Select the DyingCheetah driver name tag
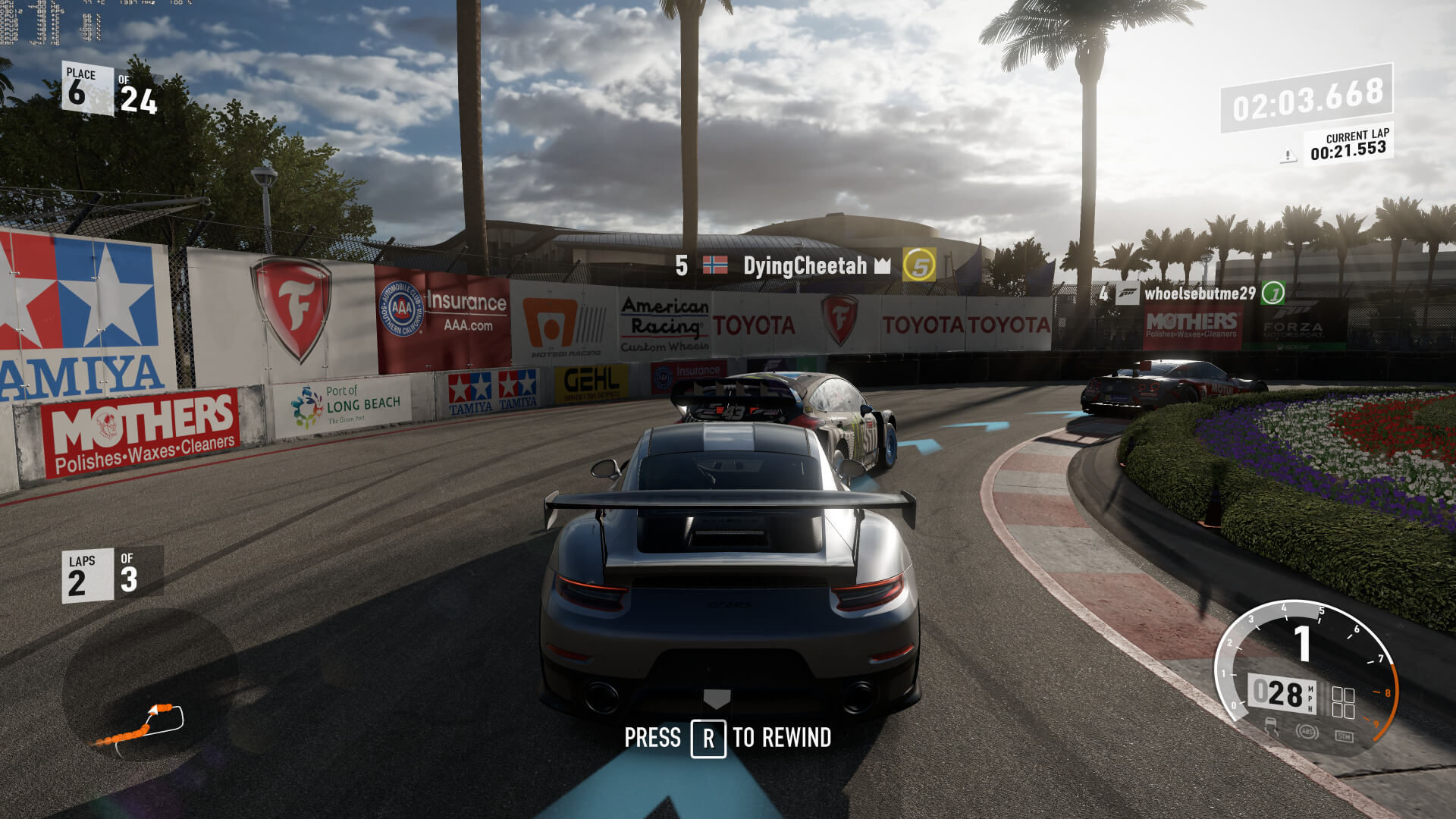Viewport: 1456px width, 819px height. tap(805, 265)
